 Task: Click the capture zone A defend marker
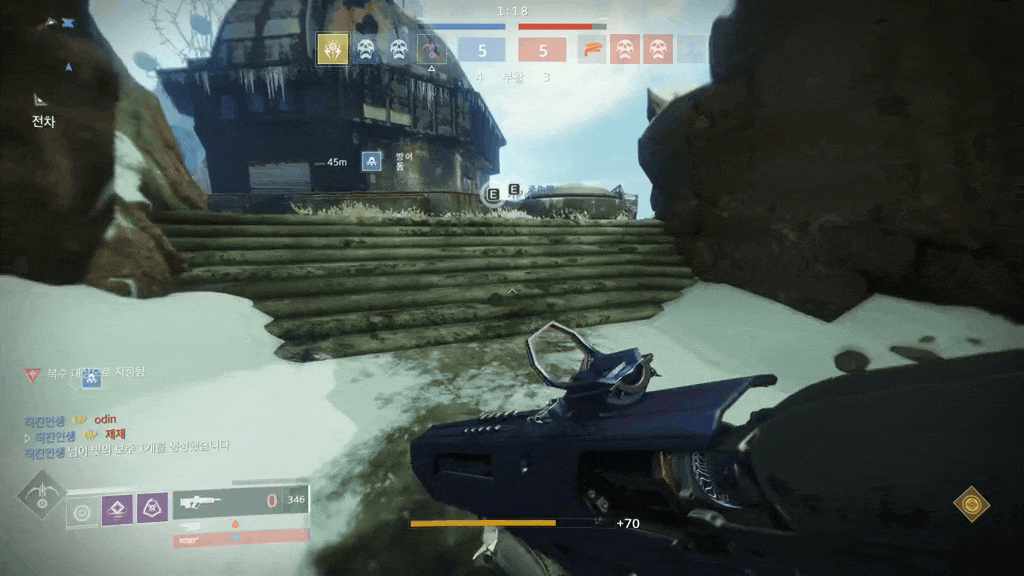click(x=371, y=160)
